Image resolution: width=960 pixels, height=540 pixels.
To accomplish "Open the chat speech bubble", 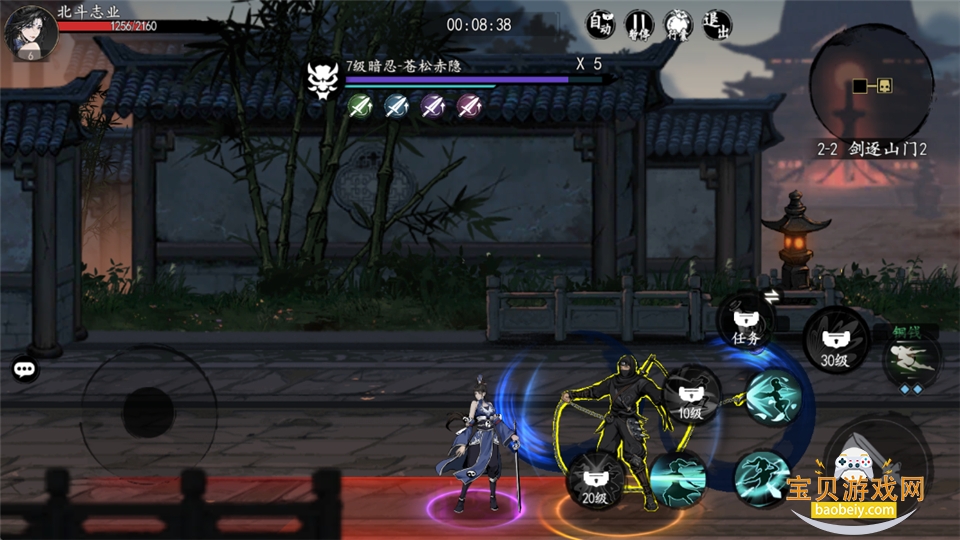I will pos(25,369).
